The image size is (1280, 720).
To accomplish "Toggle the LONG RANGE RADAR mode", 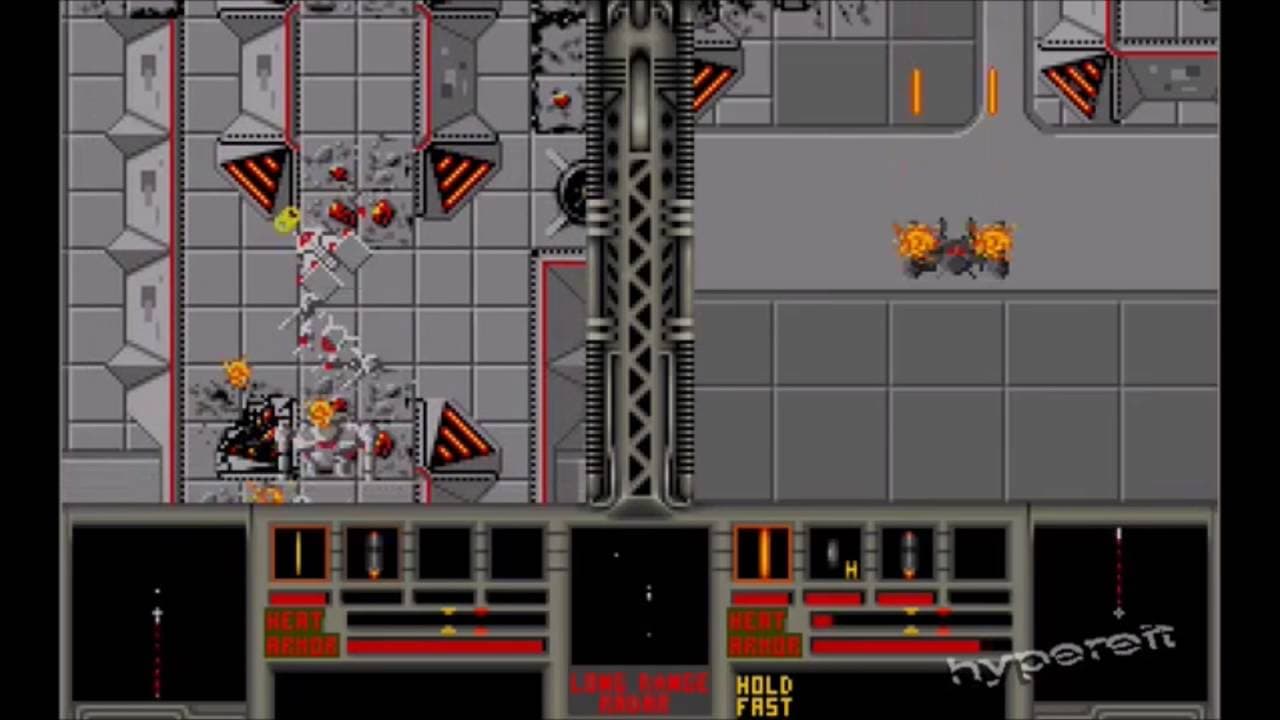I will [x=640, y=692].
